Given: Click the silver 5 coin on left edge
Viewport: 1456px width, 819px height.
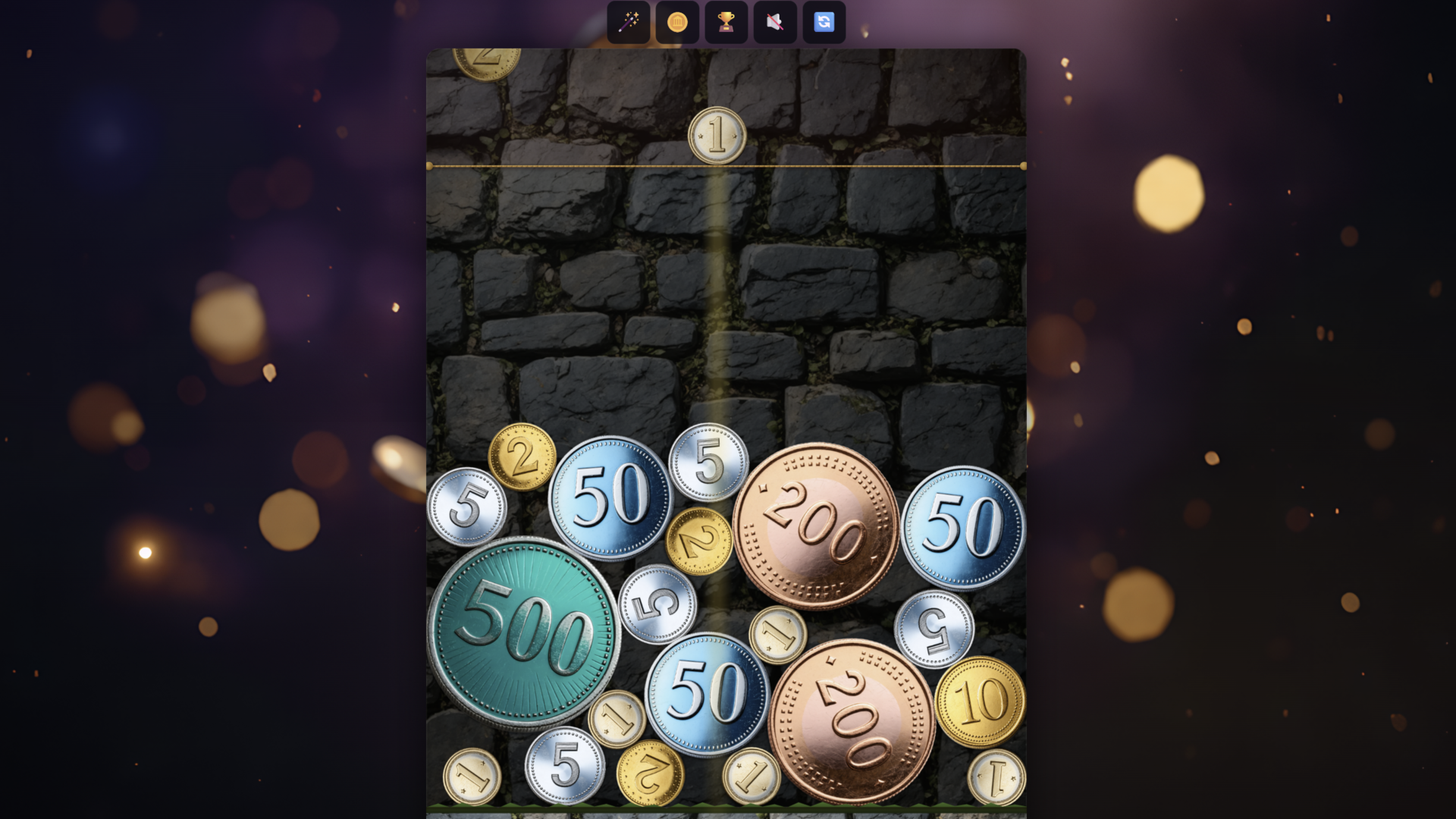Looking at the screenshot, I should point(466,504).
